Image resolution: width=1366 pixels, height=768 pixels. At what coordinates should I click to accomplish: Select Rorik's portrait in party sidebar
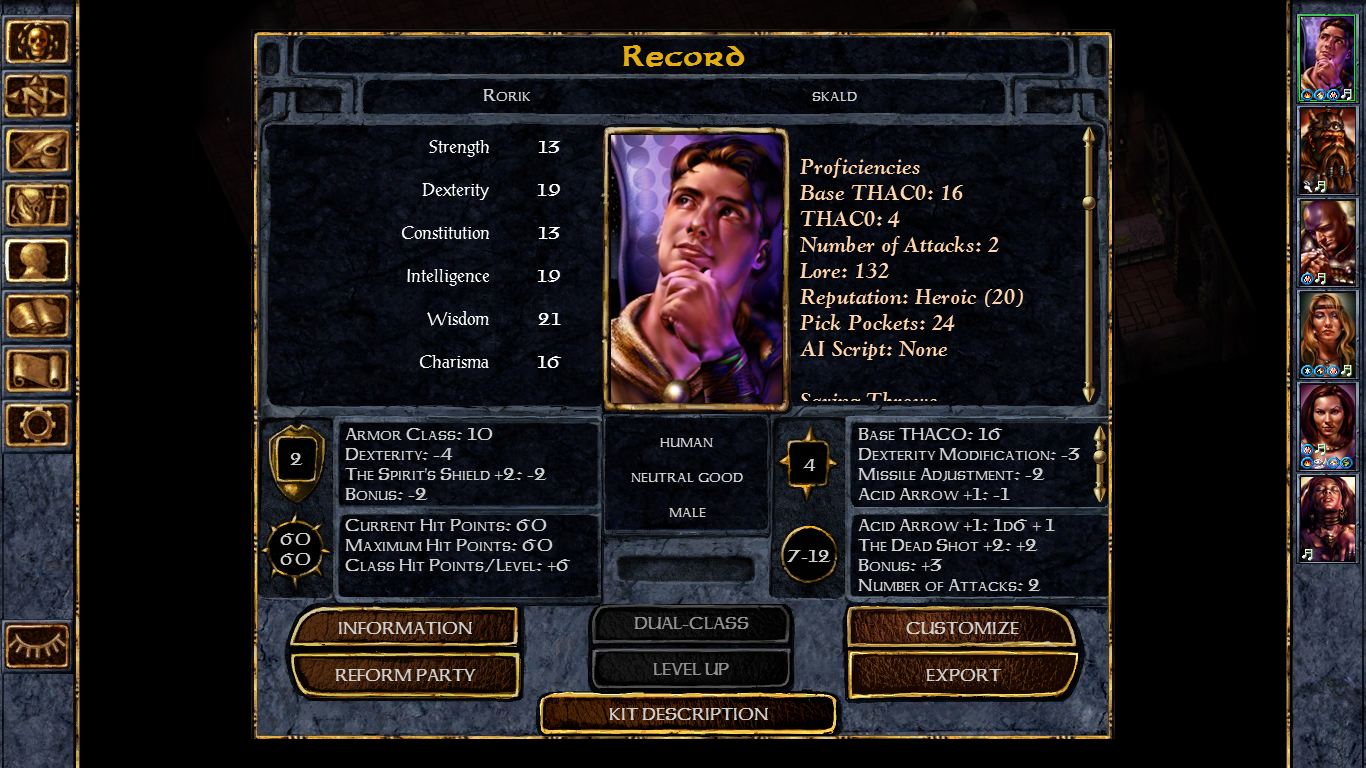coord(1326,58)
